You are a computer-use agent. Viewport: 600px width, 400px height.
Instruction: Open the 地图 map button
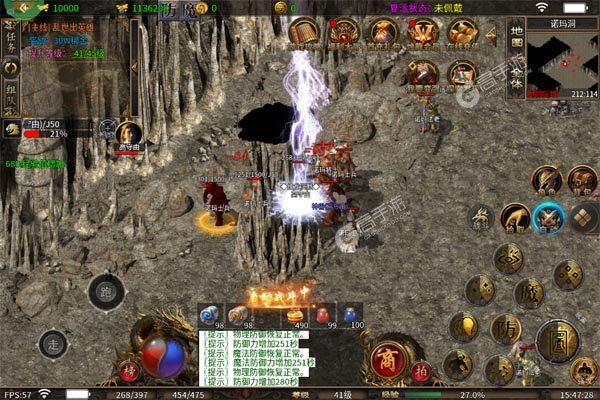517,36
